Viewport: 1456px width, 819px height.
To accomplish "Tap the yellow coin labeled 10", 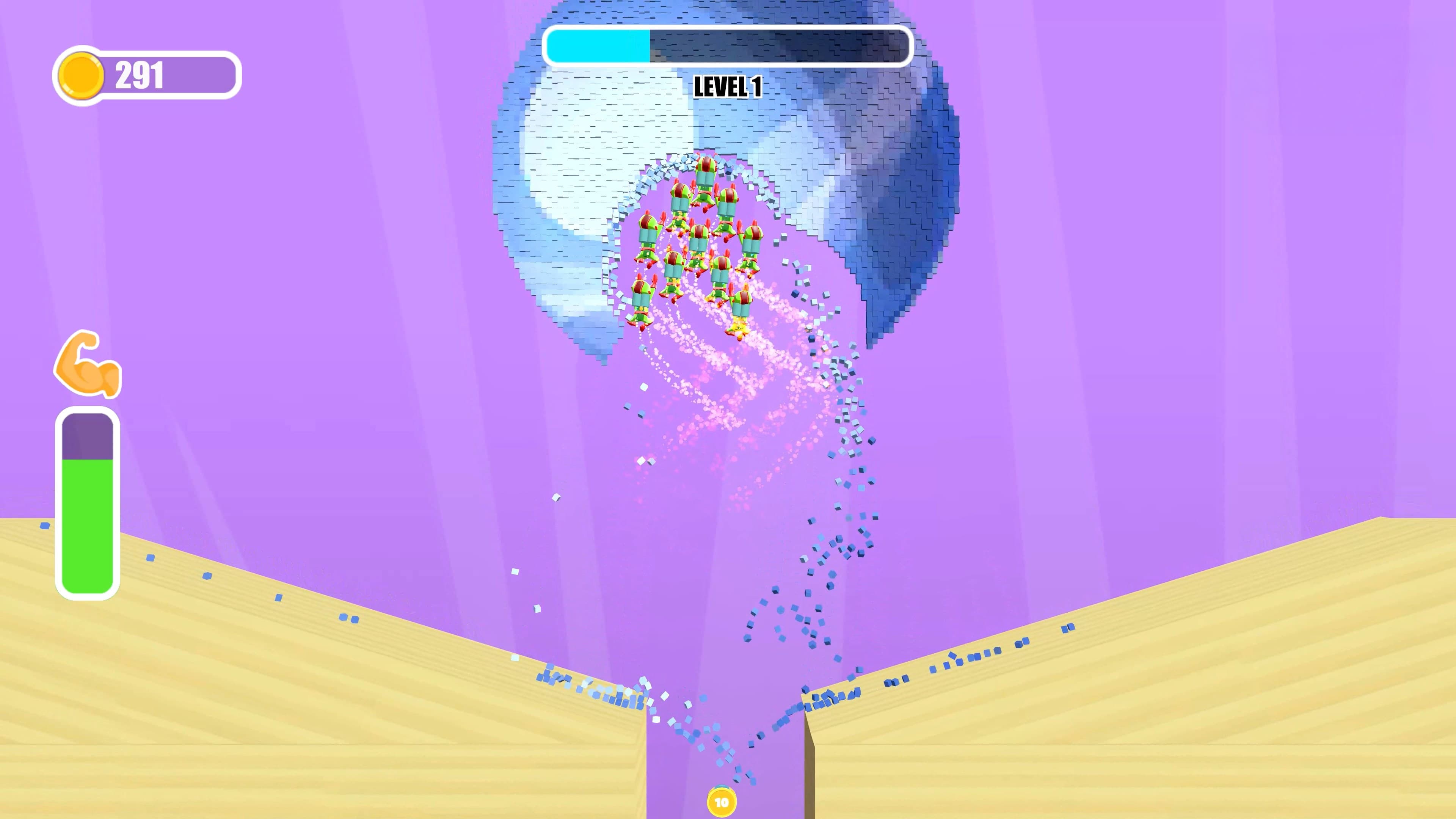I will [x=722, y=800].
